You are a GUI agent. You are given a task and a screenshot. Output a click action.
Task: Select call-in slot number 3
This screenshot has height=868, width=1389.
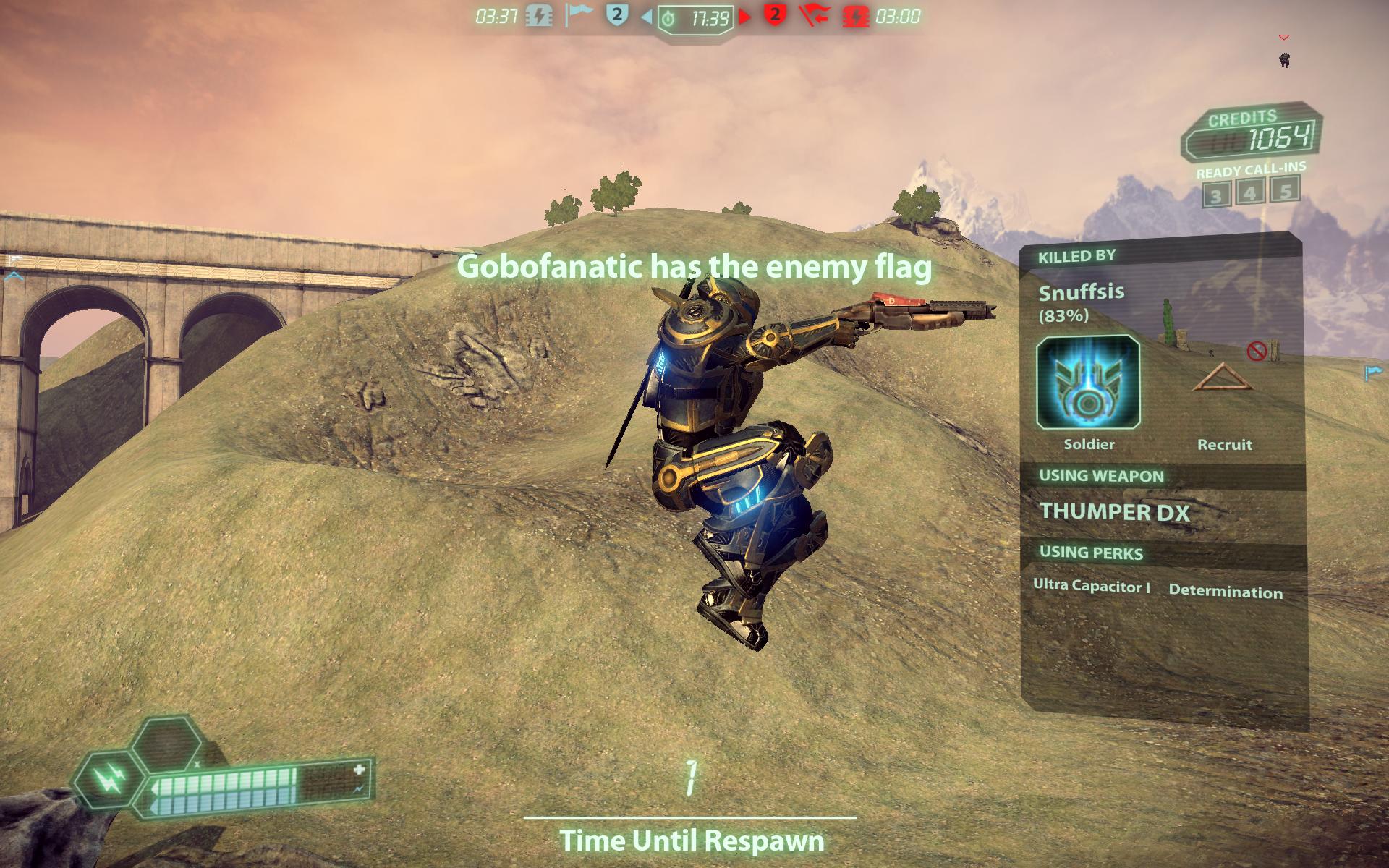pos(1216,195)
